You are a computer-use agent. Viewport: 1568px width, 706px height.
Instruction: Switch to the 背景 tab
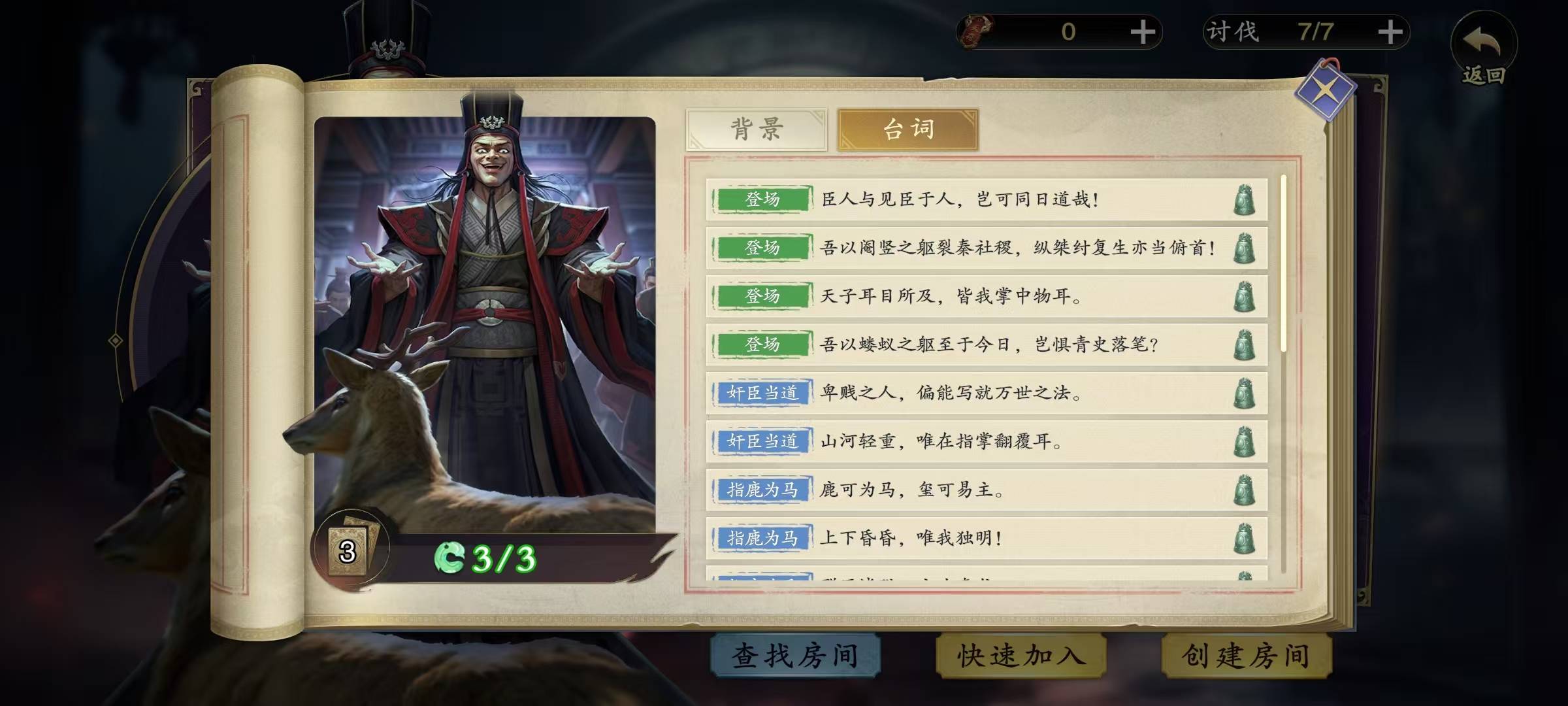[x=756, y=129]
